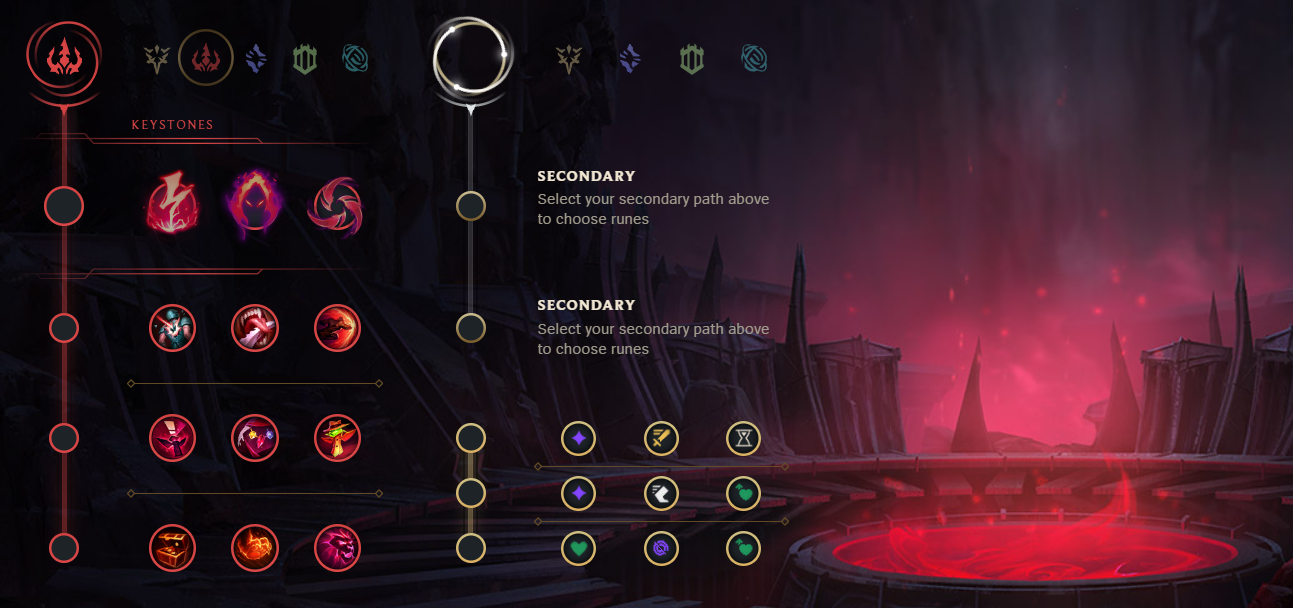The width and height of the screenshot is (1293, 608).
Task: Switch the primary path to Sorcery
Action: click(256, 59)
